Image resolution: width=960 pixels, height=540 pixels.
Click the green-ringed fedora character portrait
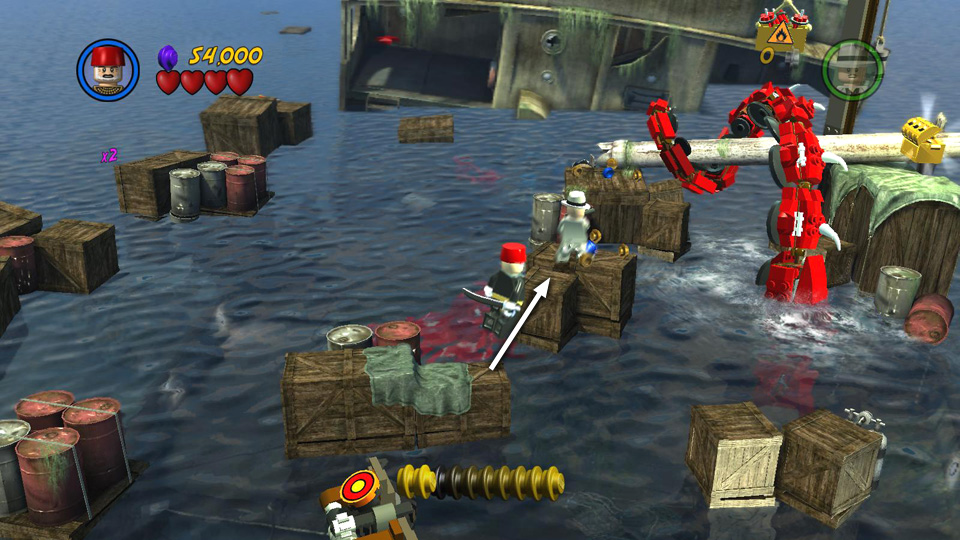point(852,69)
